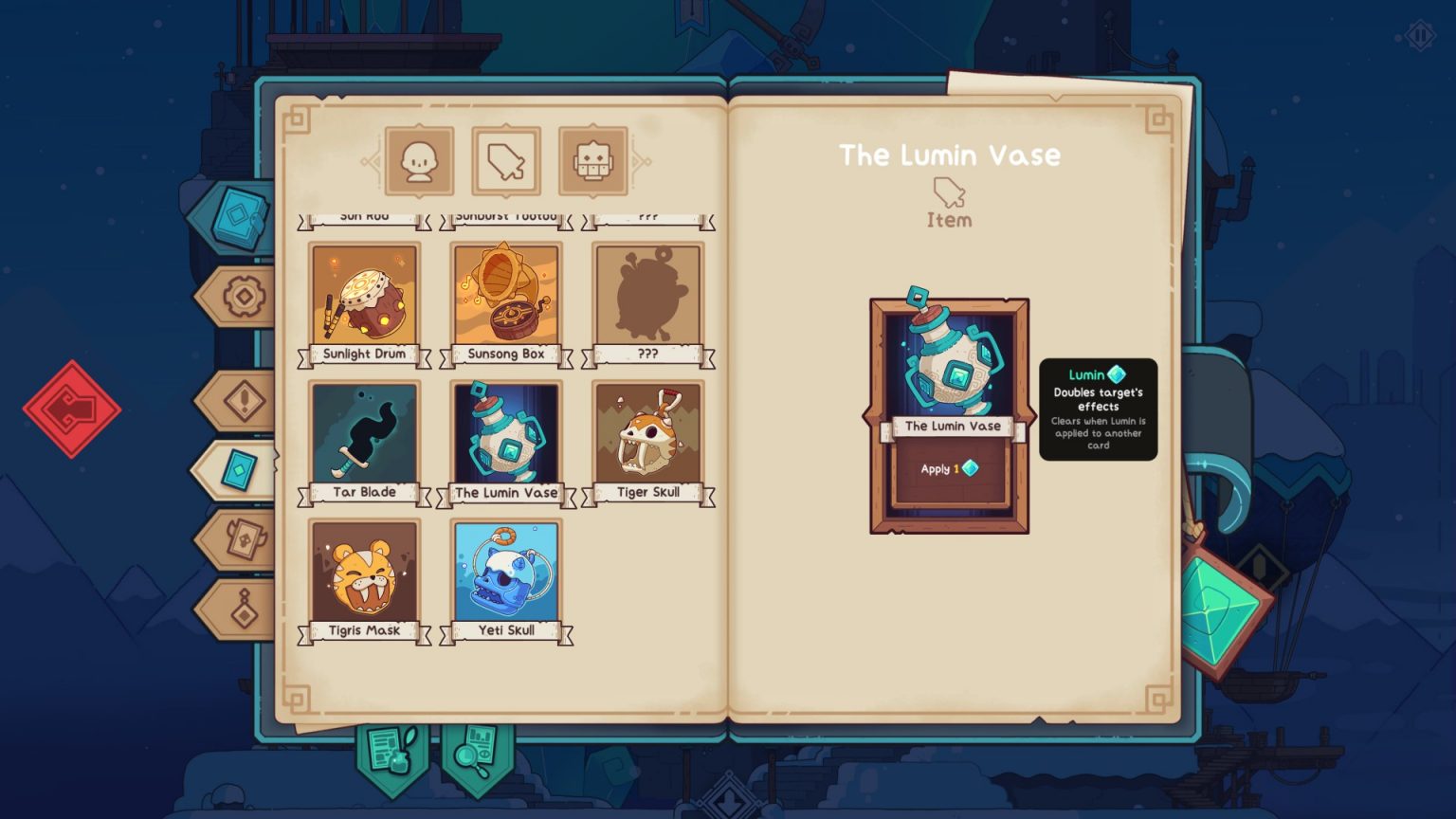Screen dimensions: 1456x819
Task: Open the journal notes banner below the book
Action: 389,749
